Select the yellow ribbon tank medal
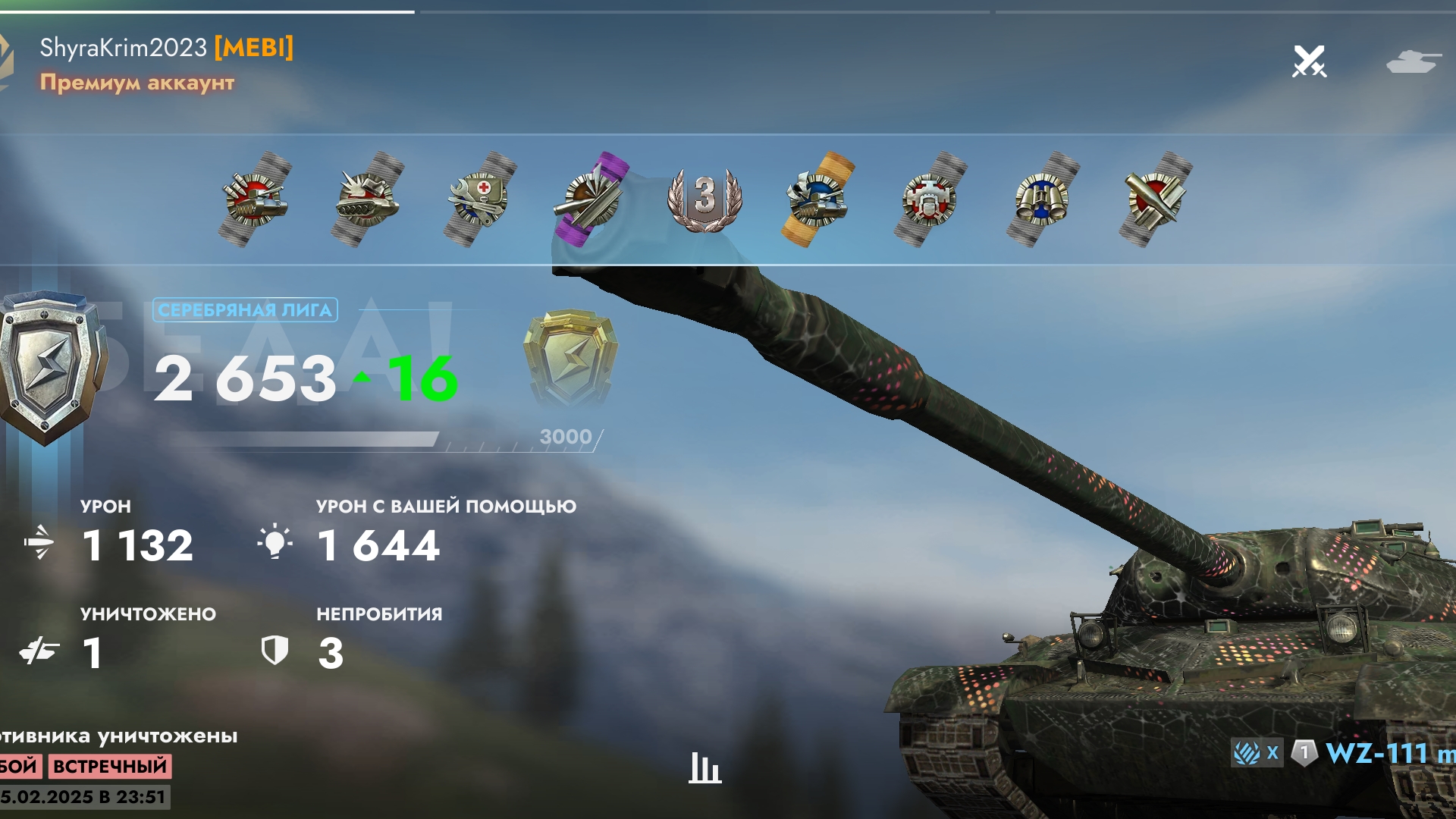 coord(817,199)
